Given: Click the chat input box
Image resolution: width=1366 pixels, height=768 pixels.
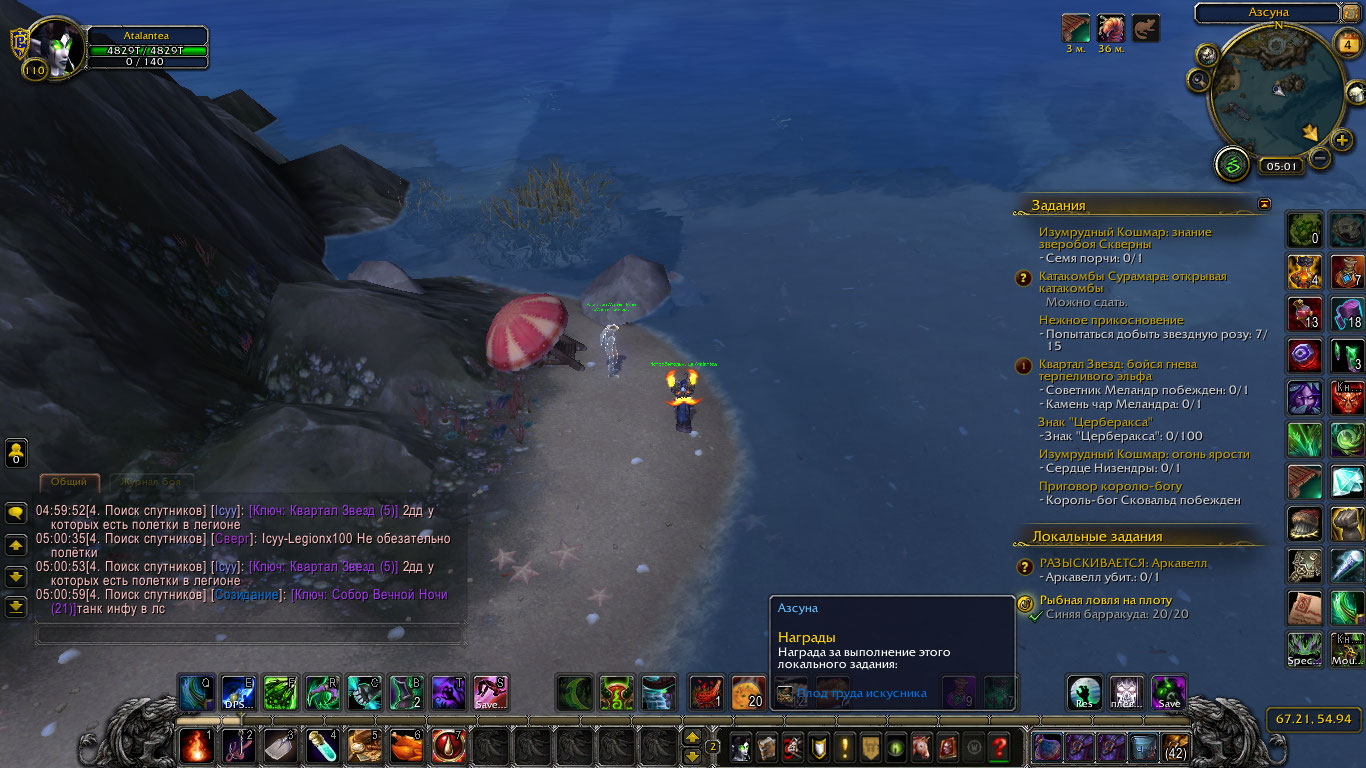Looking at the screenshot, I should pyautogui.click(x=250, y=634).
